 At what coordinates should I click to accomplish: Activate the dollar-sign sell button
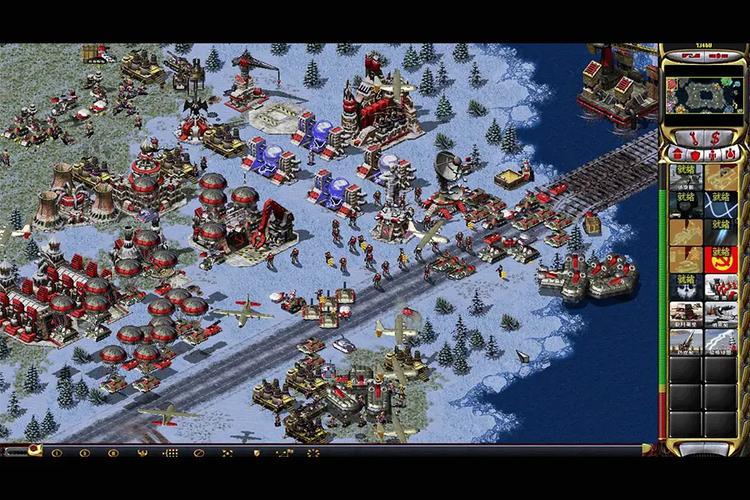[715, 139]
